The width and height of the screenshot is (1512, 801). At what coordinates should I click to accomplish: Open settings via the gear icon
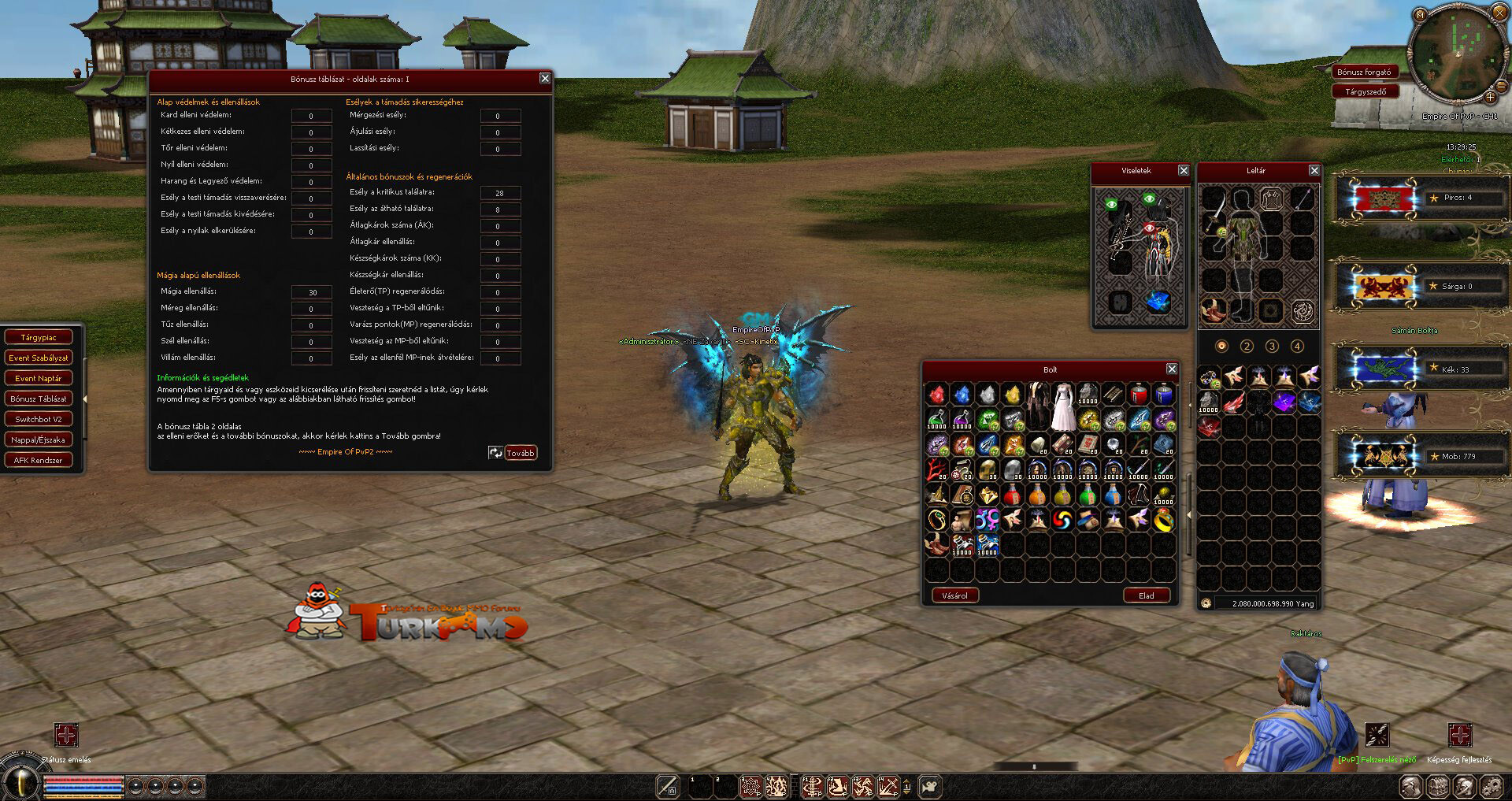click(x=1492, y=786)
